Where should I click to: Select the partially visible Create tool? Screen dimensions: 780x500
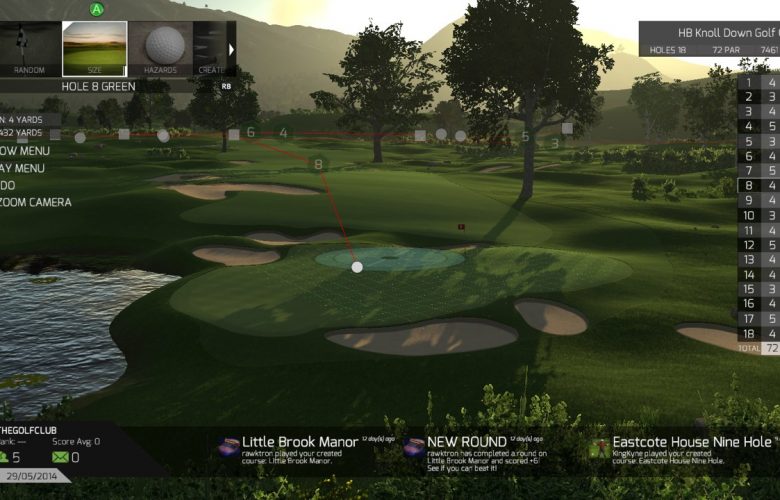(209, 49)
